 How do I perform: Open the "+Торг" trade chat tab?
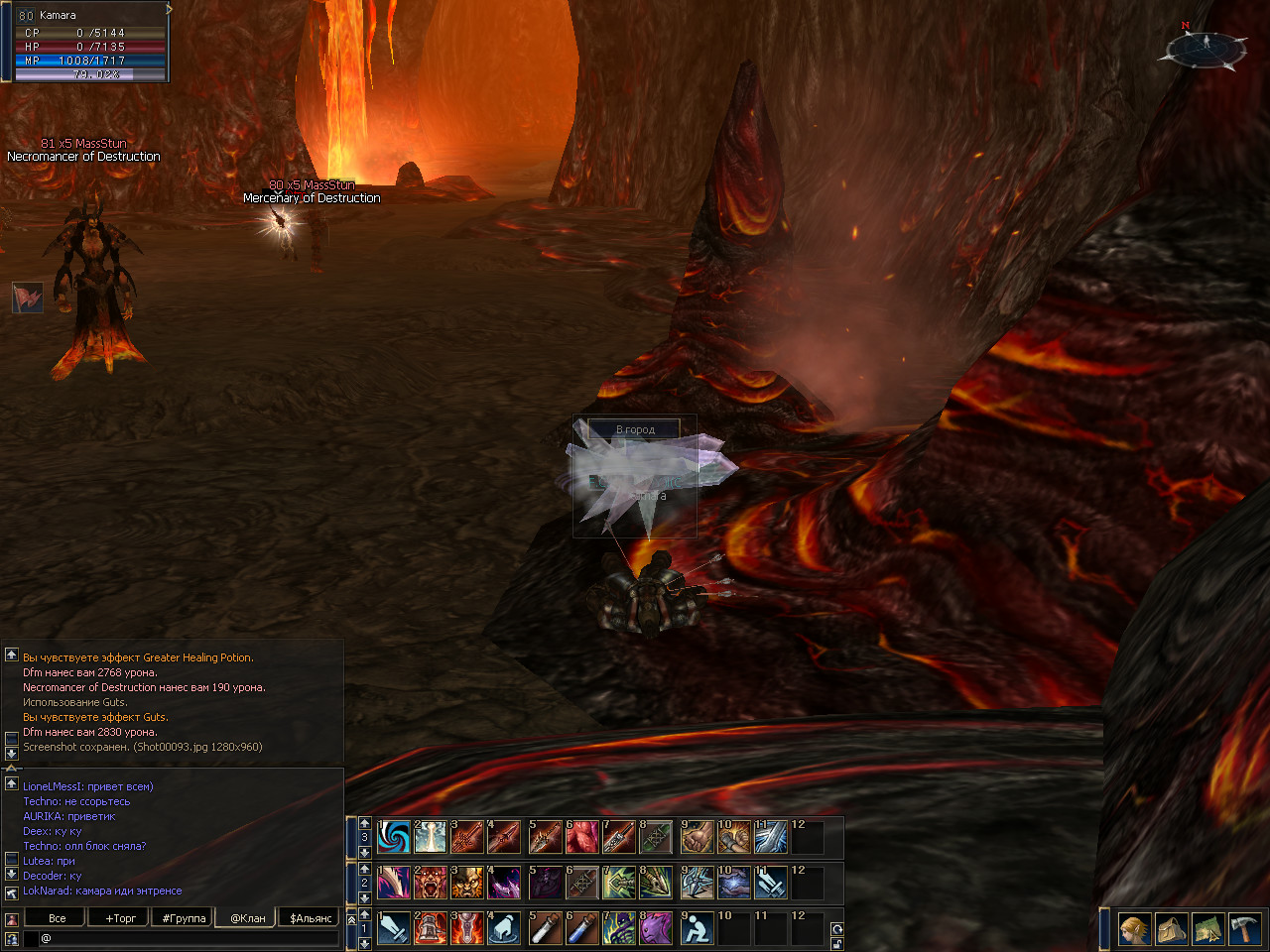121,918
